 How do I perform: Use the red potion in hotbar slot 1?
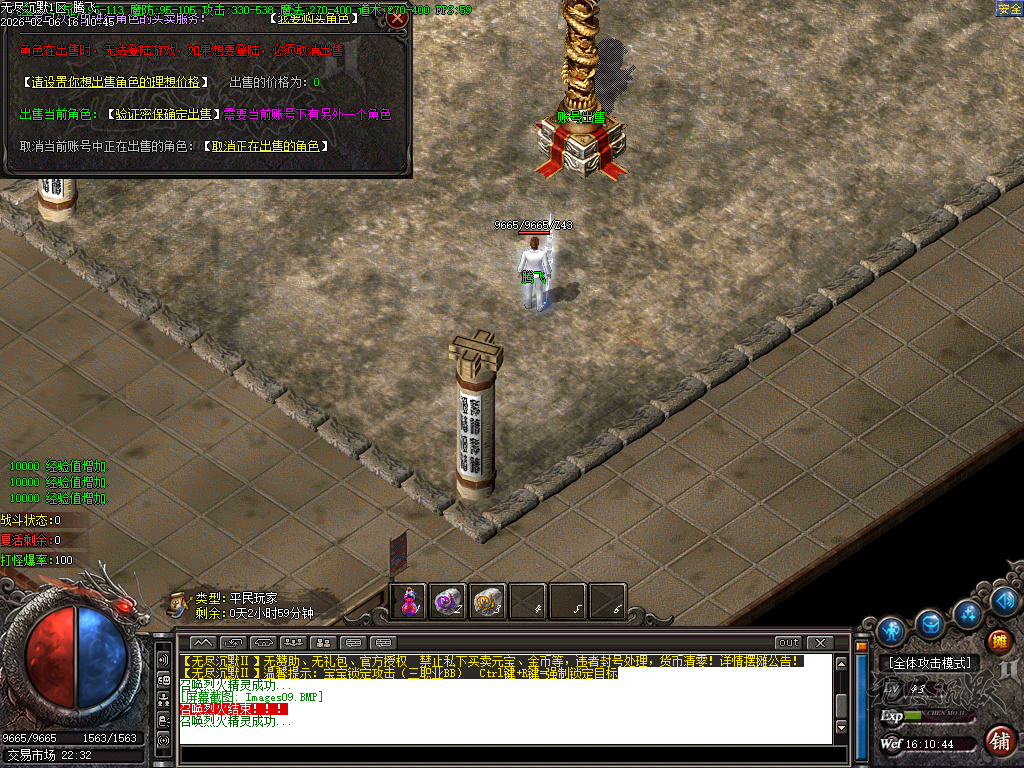410,601
